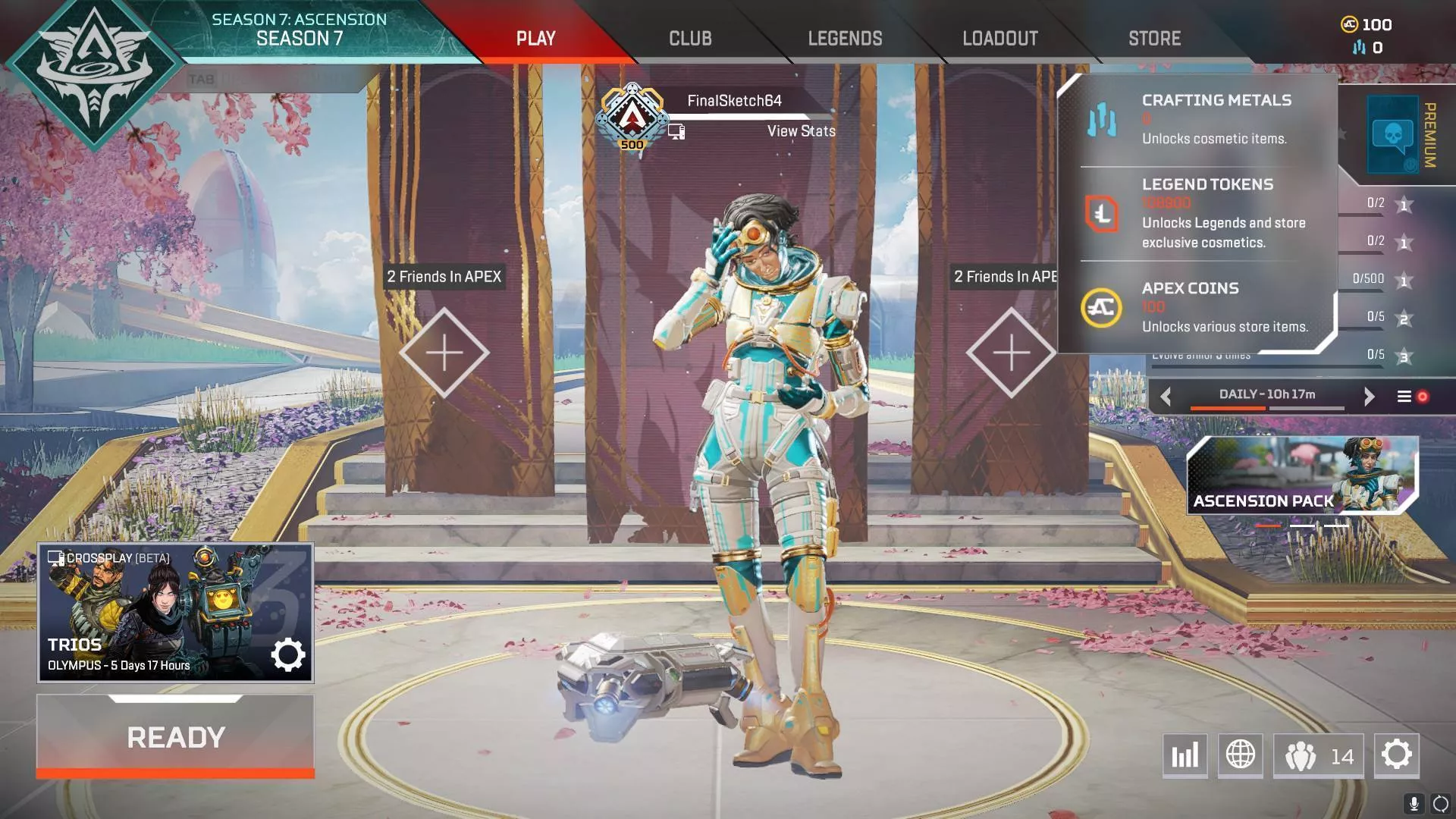Click the Ready button
1456x819 pixels.
tap(175, 736)
